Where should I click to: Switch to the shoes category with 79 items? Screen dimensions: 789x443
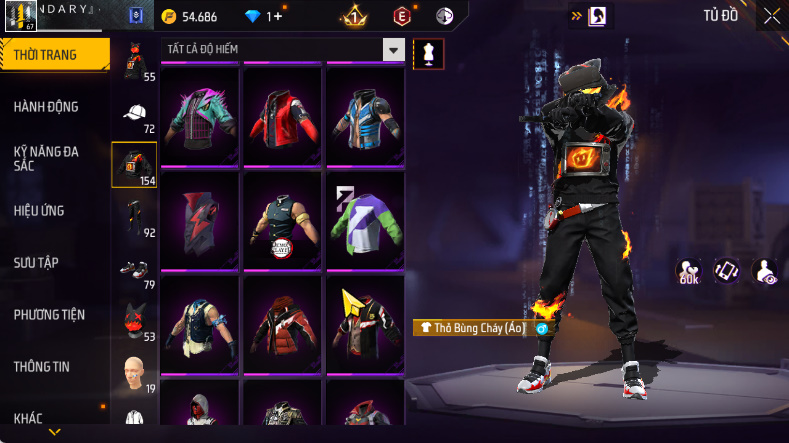(x=135, y=269)
